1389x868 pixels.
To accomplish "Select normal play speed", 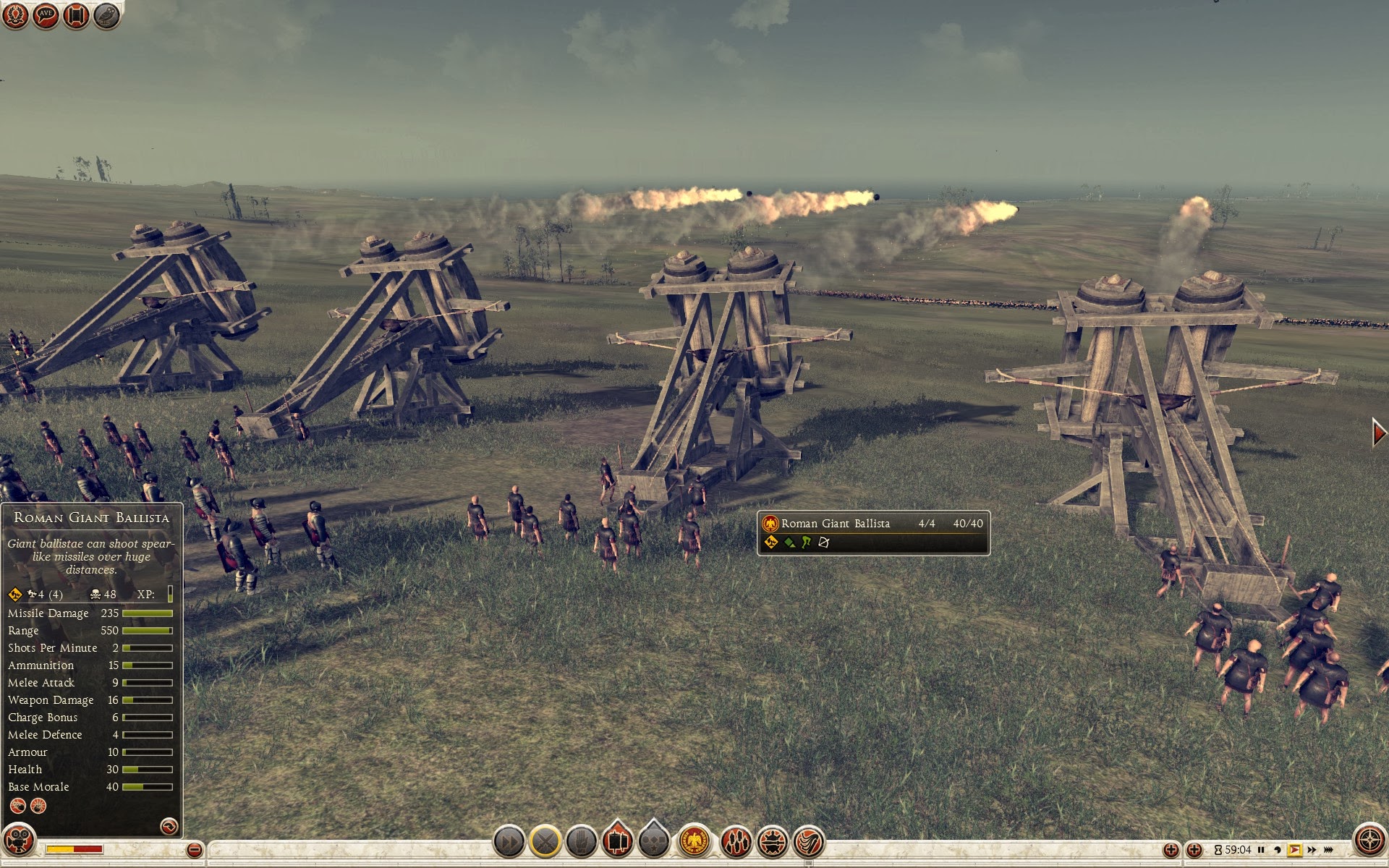I will (1294, 850).
